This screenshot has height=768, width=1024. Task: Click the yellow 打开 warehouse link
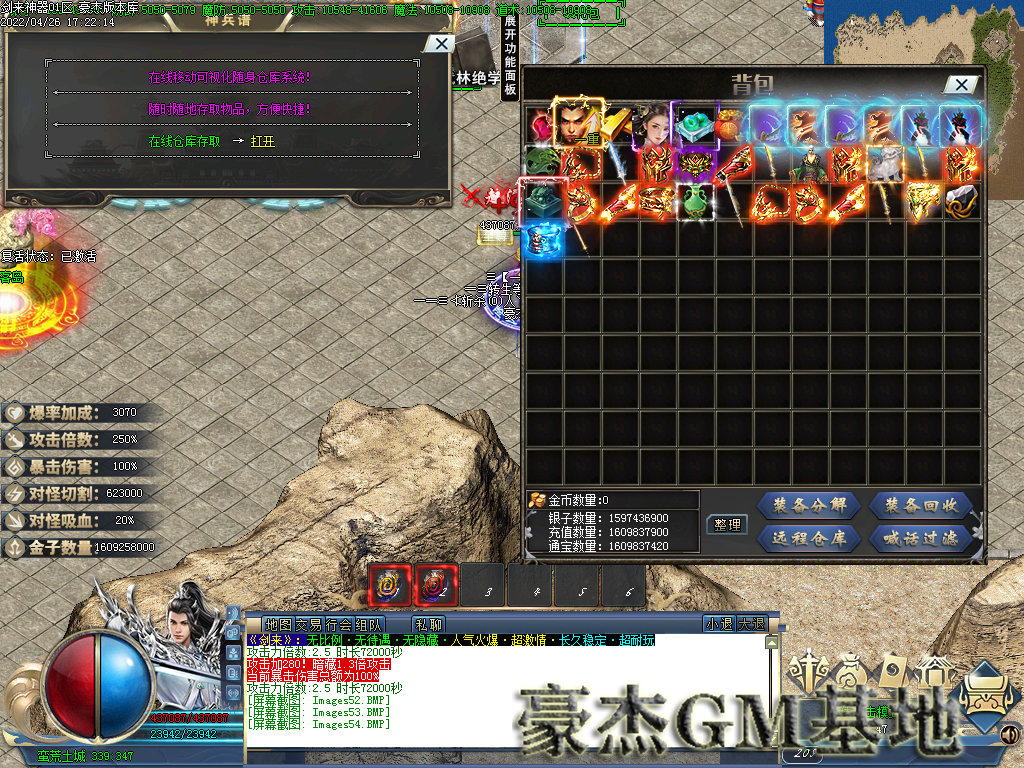point(262,142)
